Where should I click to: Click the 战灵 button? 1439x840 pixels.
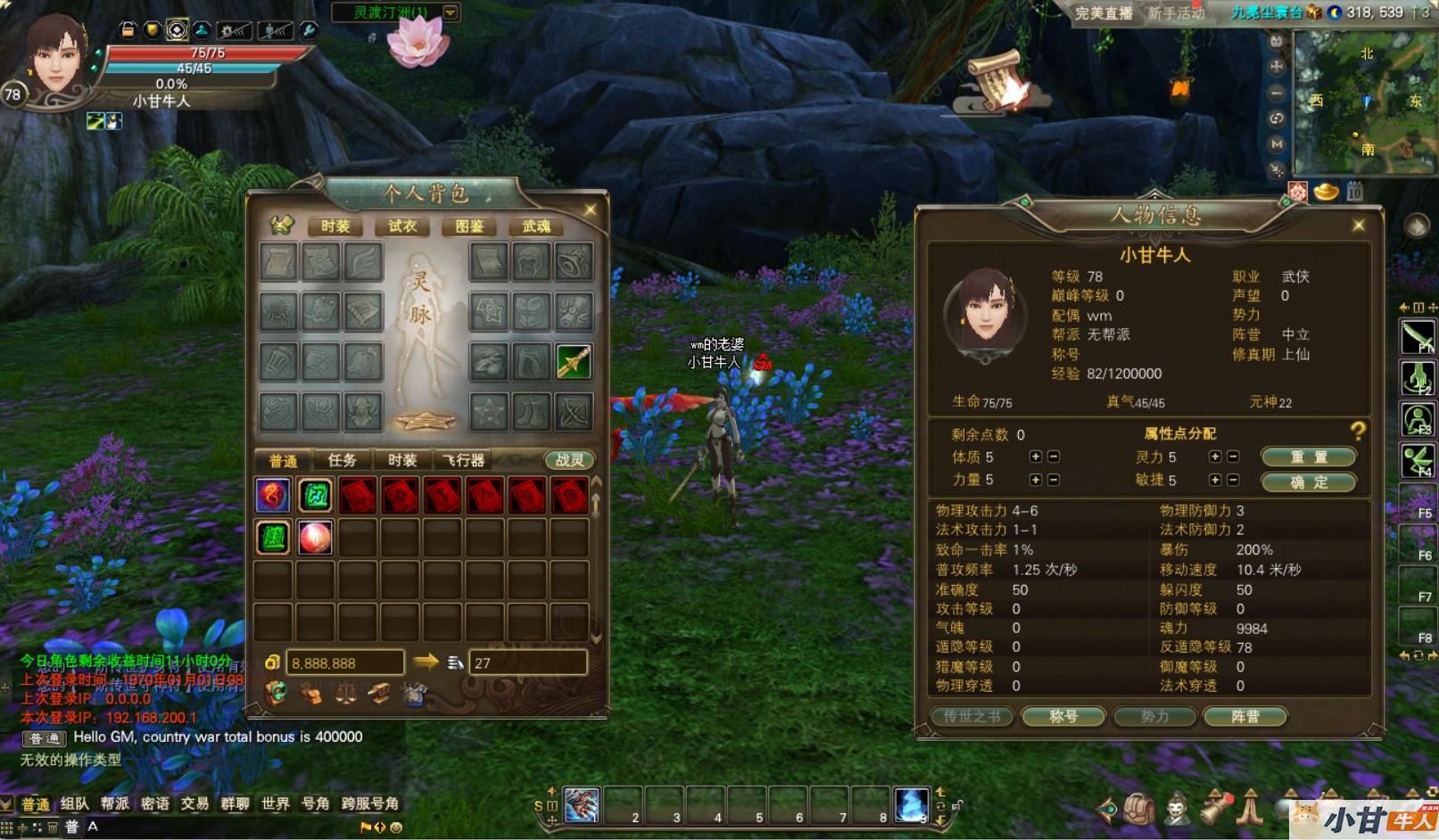point(569,460)
